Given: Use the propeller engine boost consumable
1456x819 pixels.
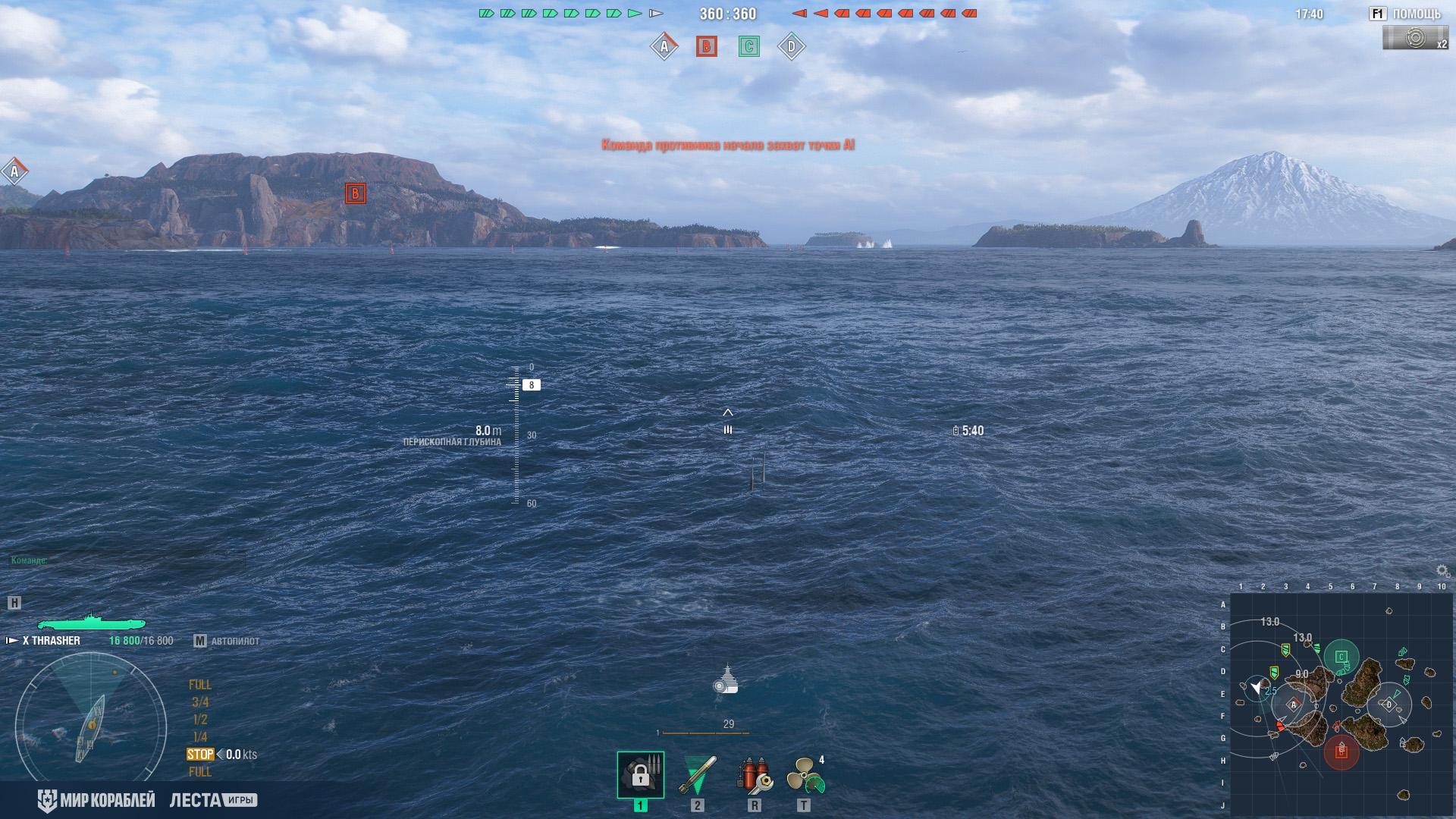Looking at the screenshot, I should 805,774.
